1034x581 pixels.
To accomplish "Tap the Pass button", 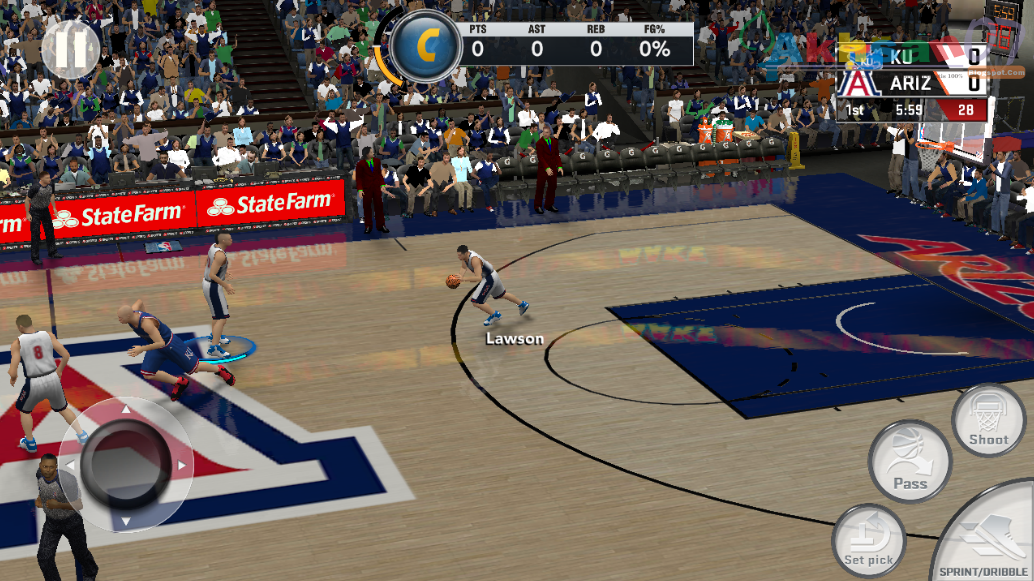I will (x=909, y=461).
